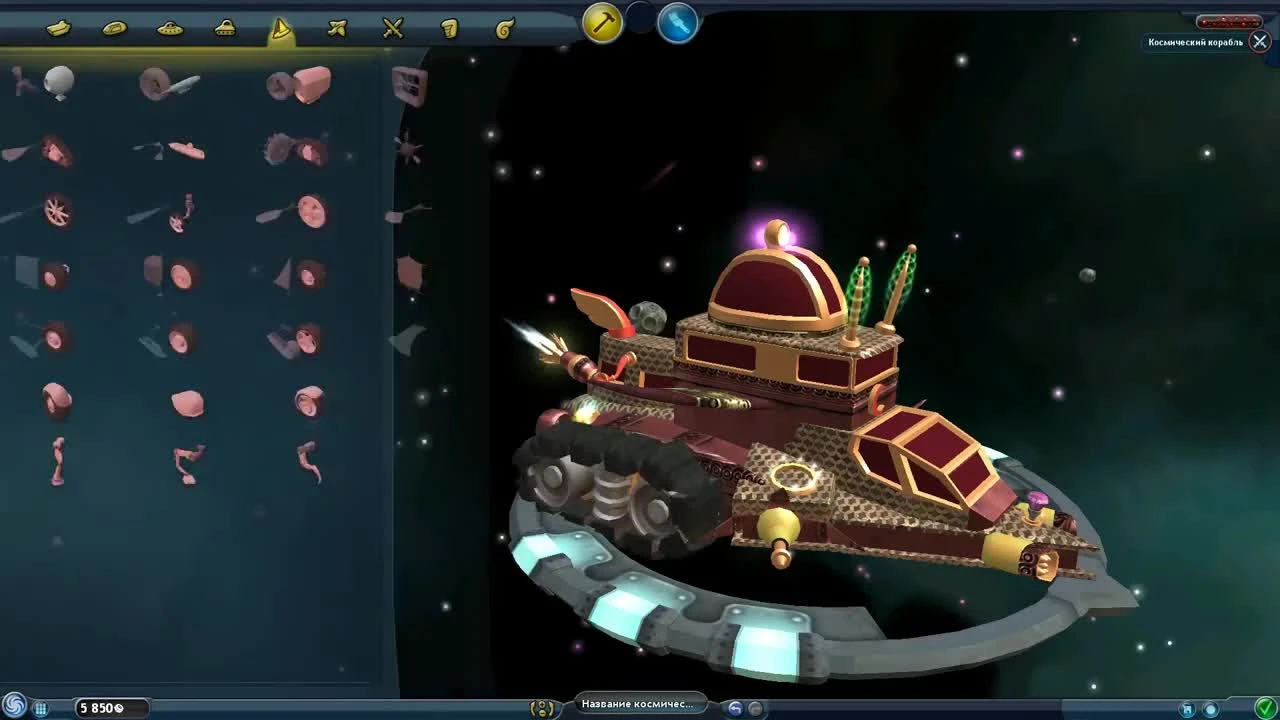Viewport: 1280px width, 720px height.
Task: Open the weapons category with crossed swords
Action: pyautogui.click(x=391, y=28)
